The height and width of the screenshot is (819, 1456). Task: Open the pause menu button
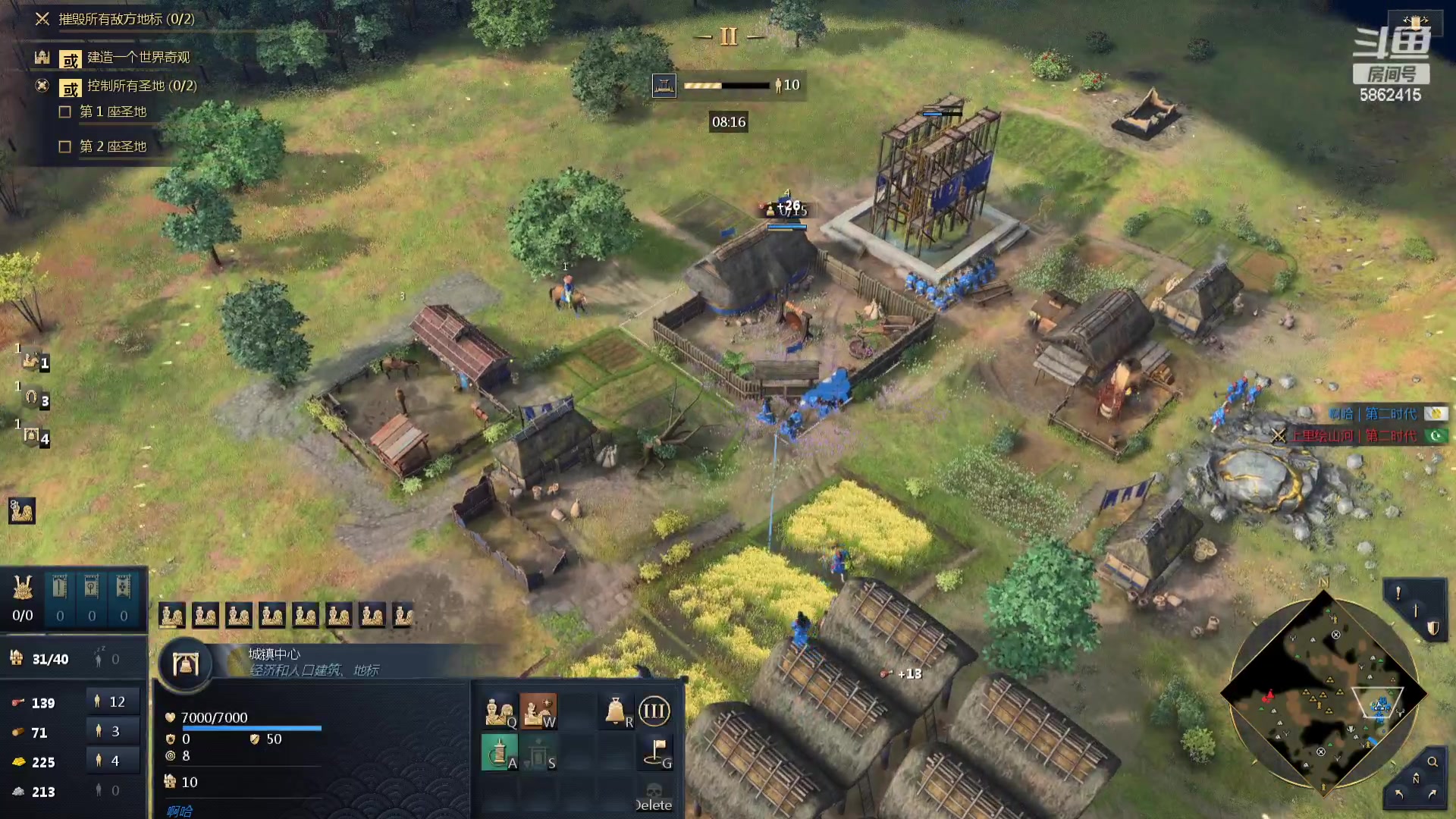point(729,36)
